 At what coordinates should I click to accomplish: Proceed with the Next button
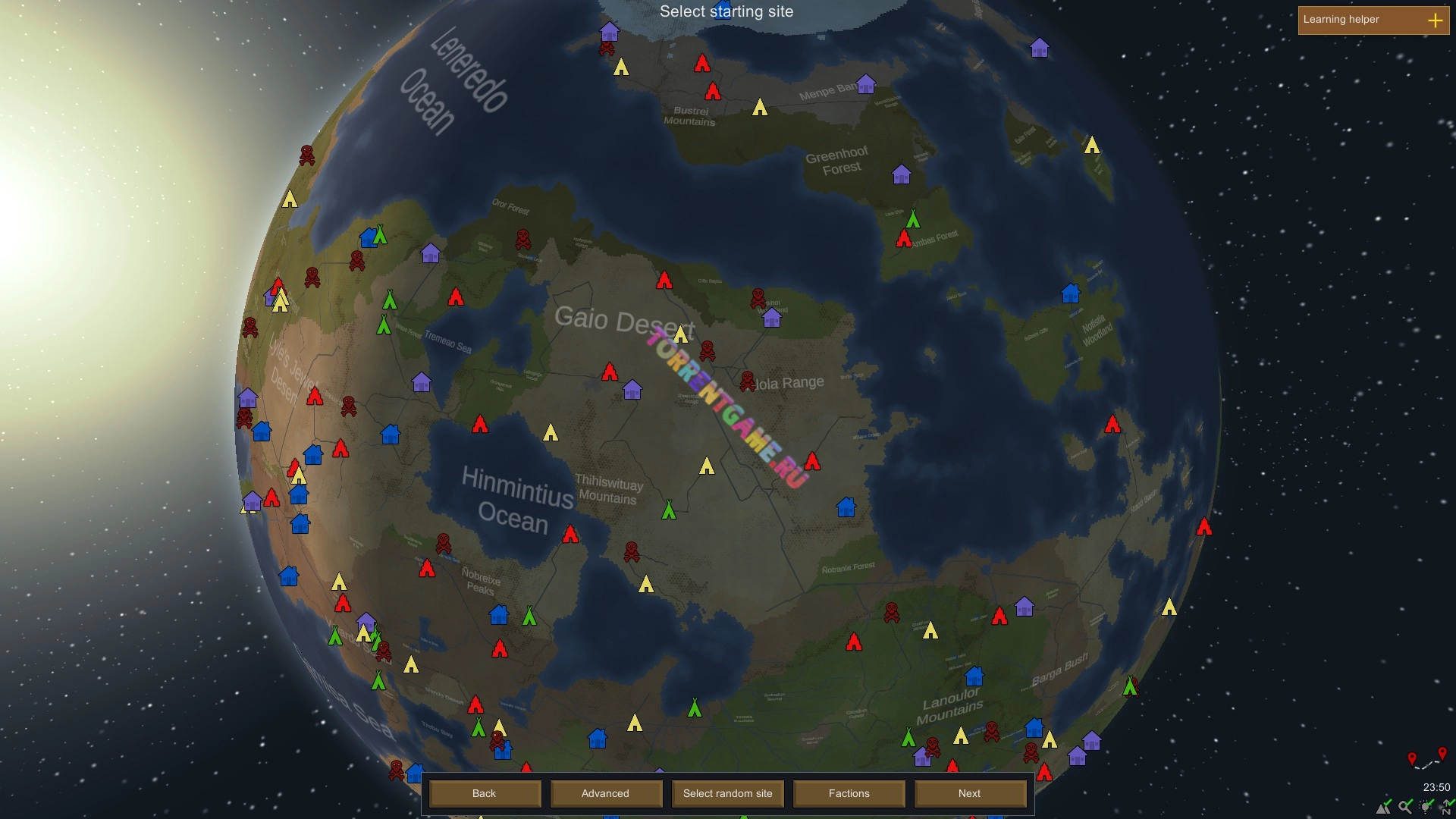pos(969,793)
